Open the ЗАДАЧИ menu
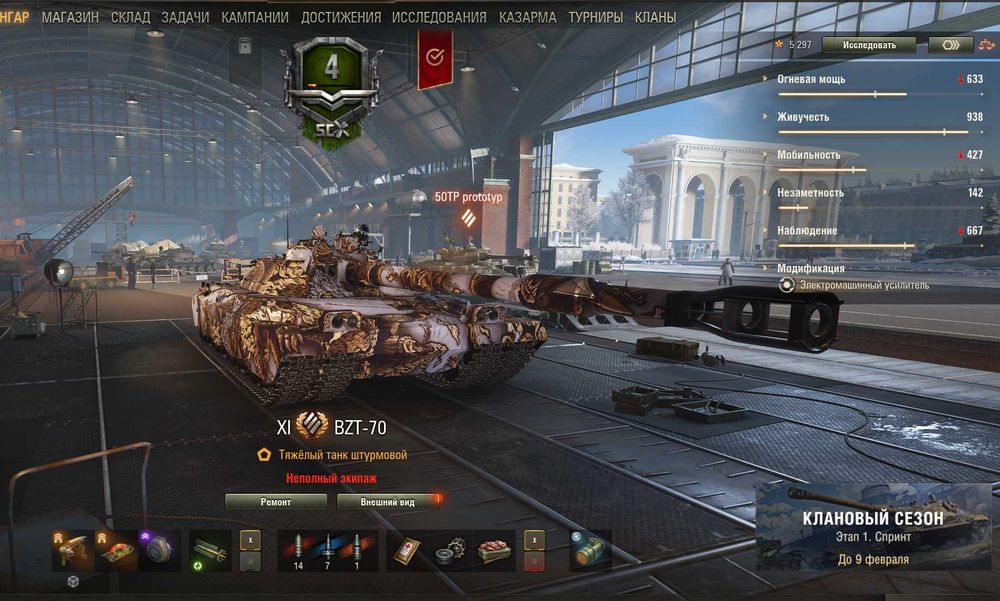 click(186, 17)
